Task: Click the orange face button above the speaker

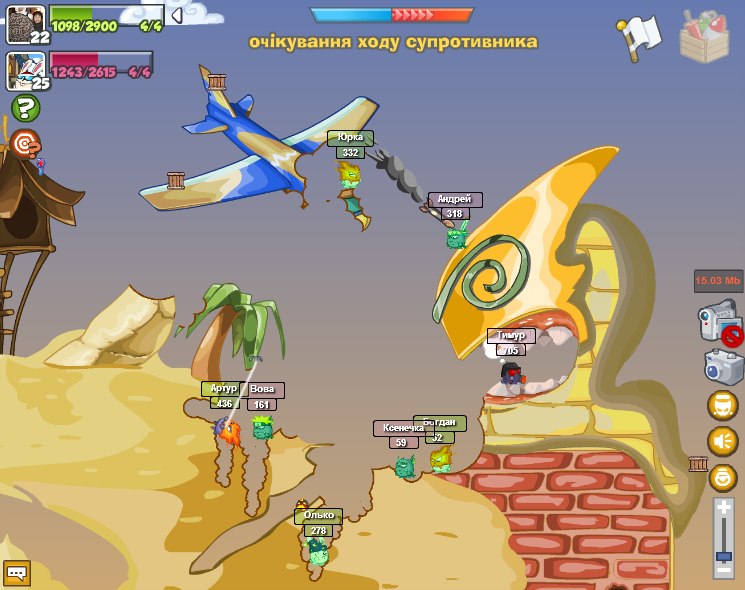Action: (x=722, y=405)
